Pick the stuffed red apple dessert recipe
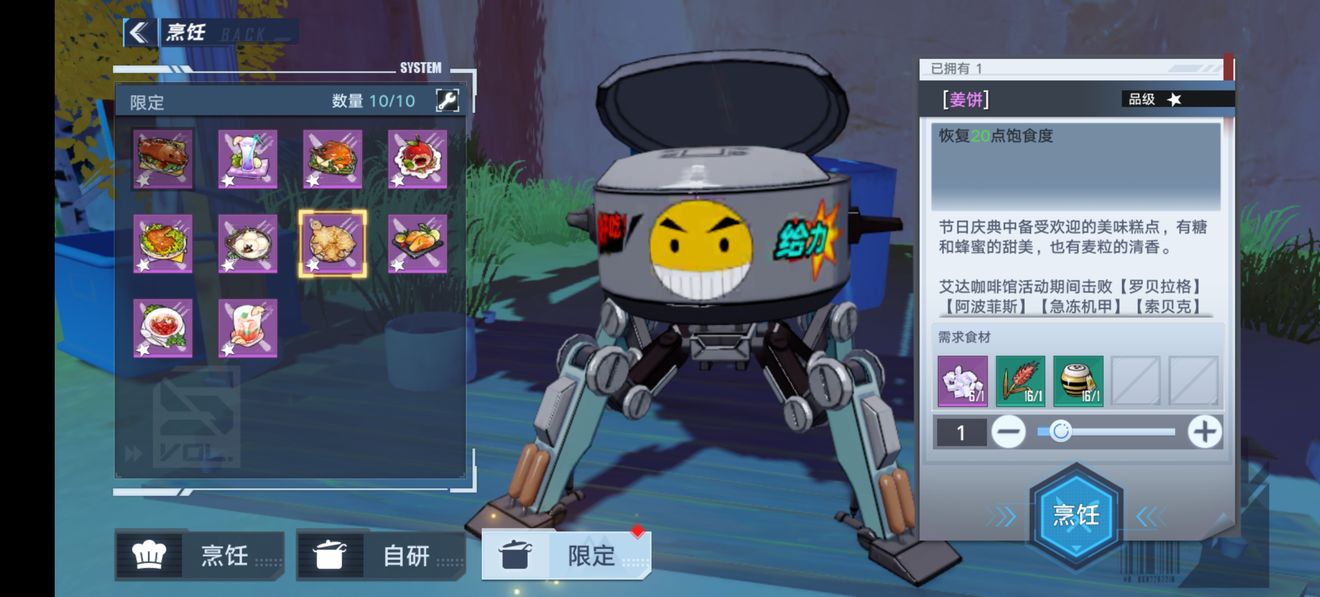Viewport: 1320px width, 597px height. click(418, 159)
